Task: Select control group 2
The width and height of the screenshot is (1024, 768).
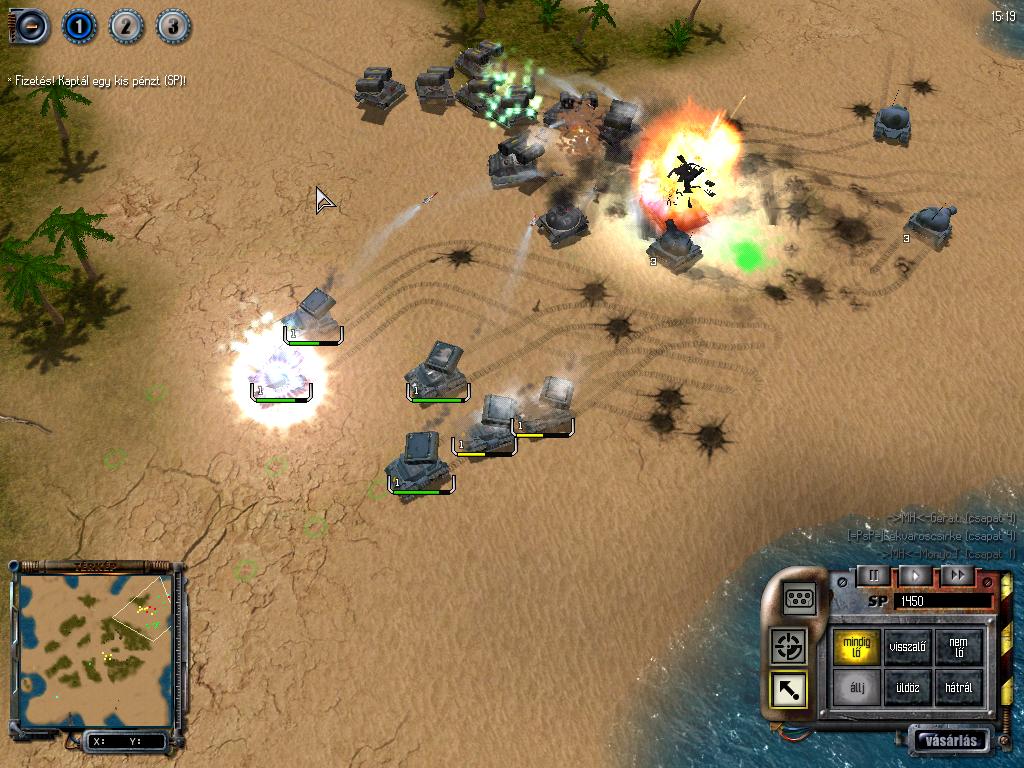Action: 126,26
